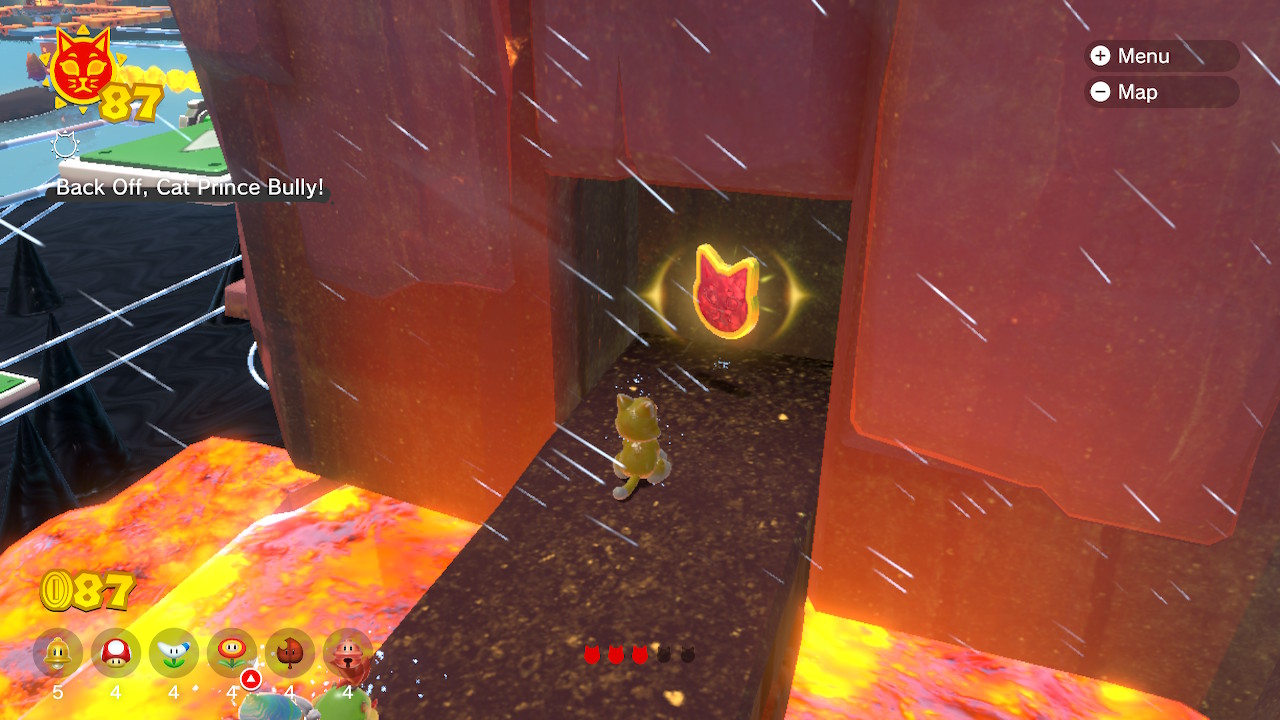
Task: Click the Cat Shine counter emblem
Action: (x=80, y=70)
